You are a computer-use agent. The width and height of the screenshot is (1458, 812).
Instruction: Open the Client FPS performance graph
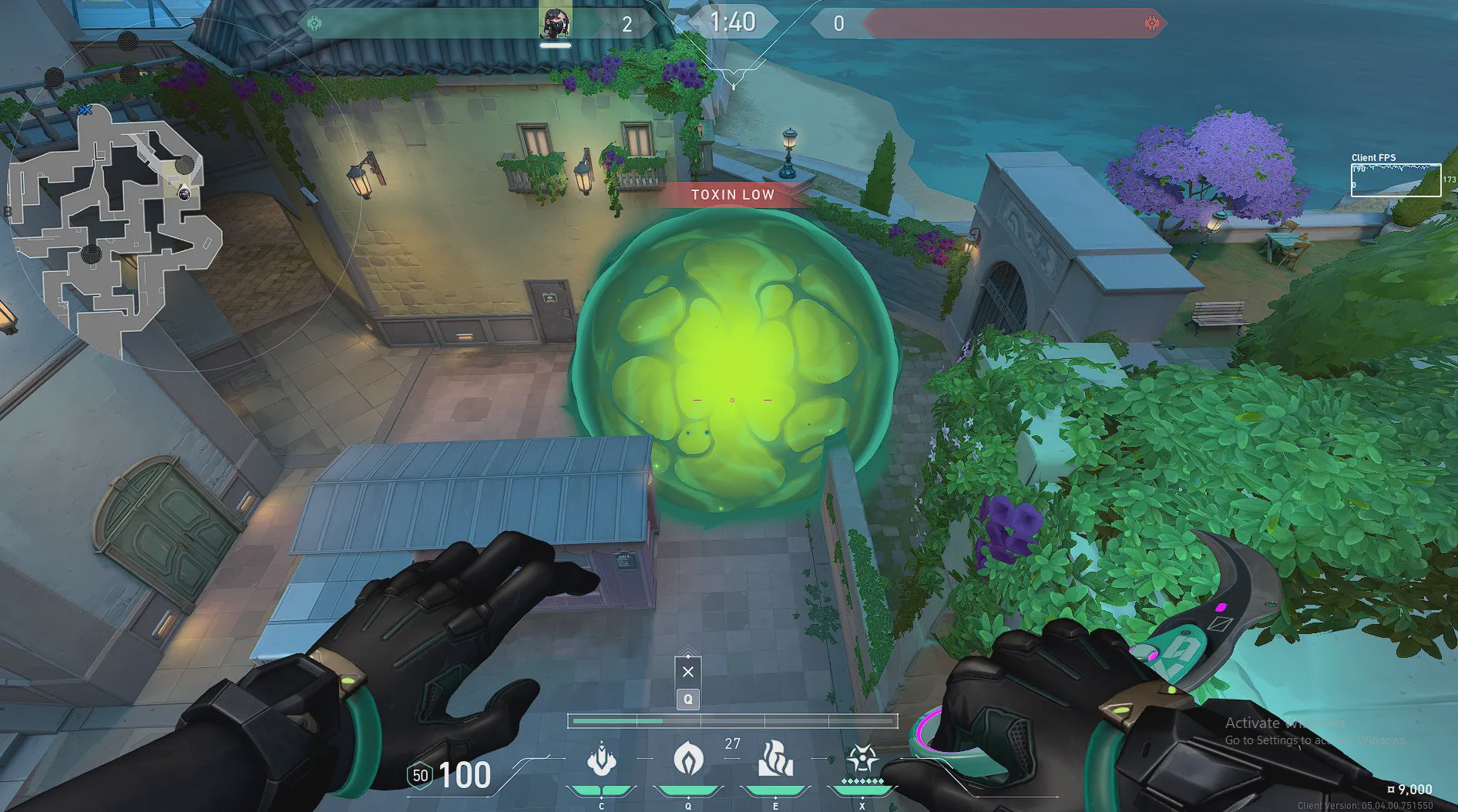tap(1396, 180)
